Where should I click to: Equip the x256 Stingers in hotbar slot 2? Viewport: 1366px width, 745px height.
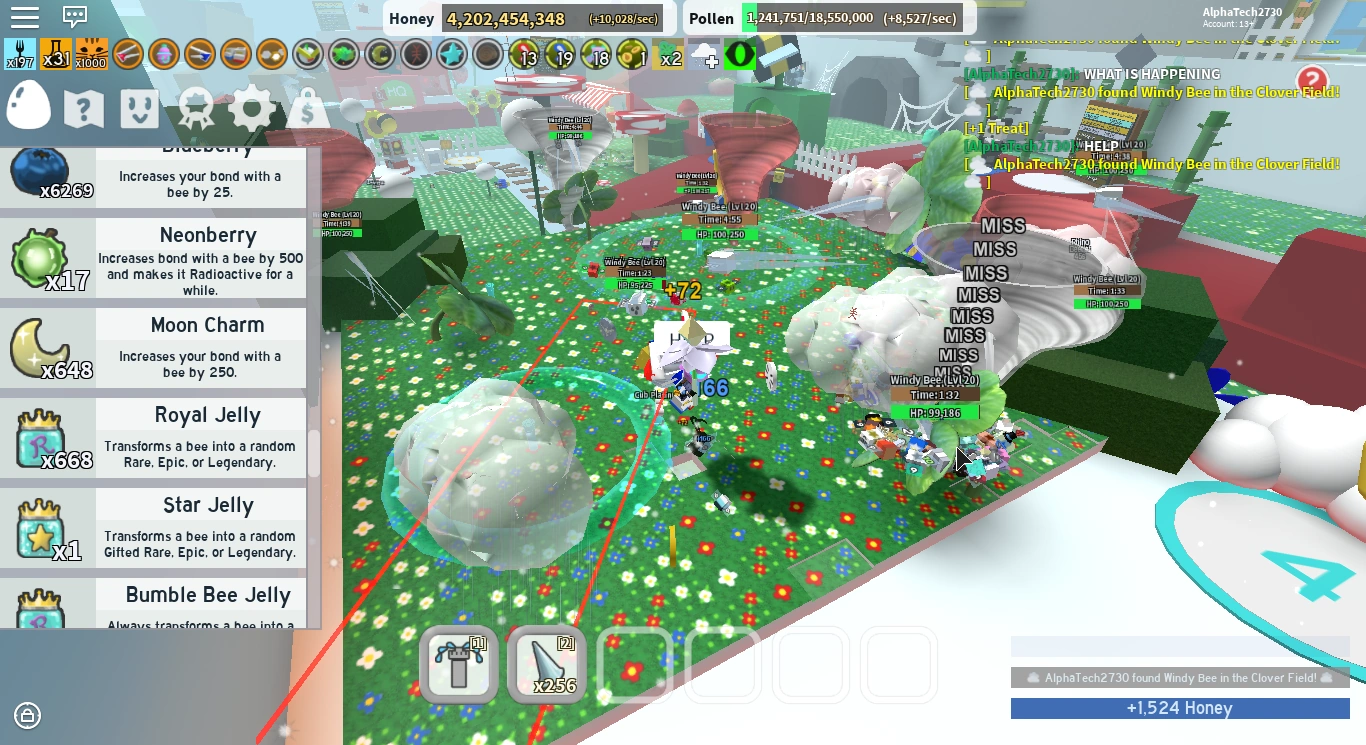click(x=546, y=663)
